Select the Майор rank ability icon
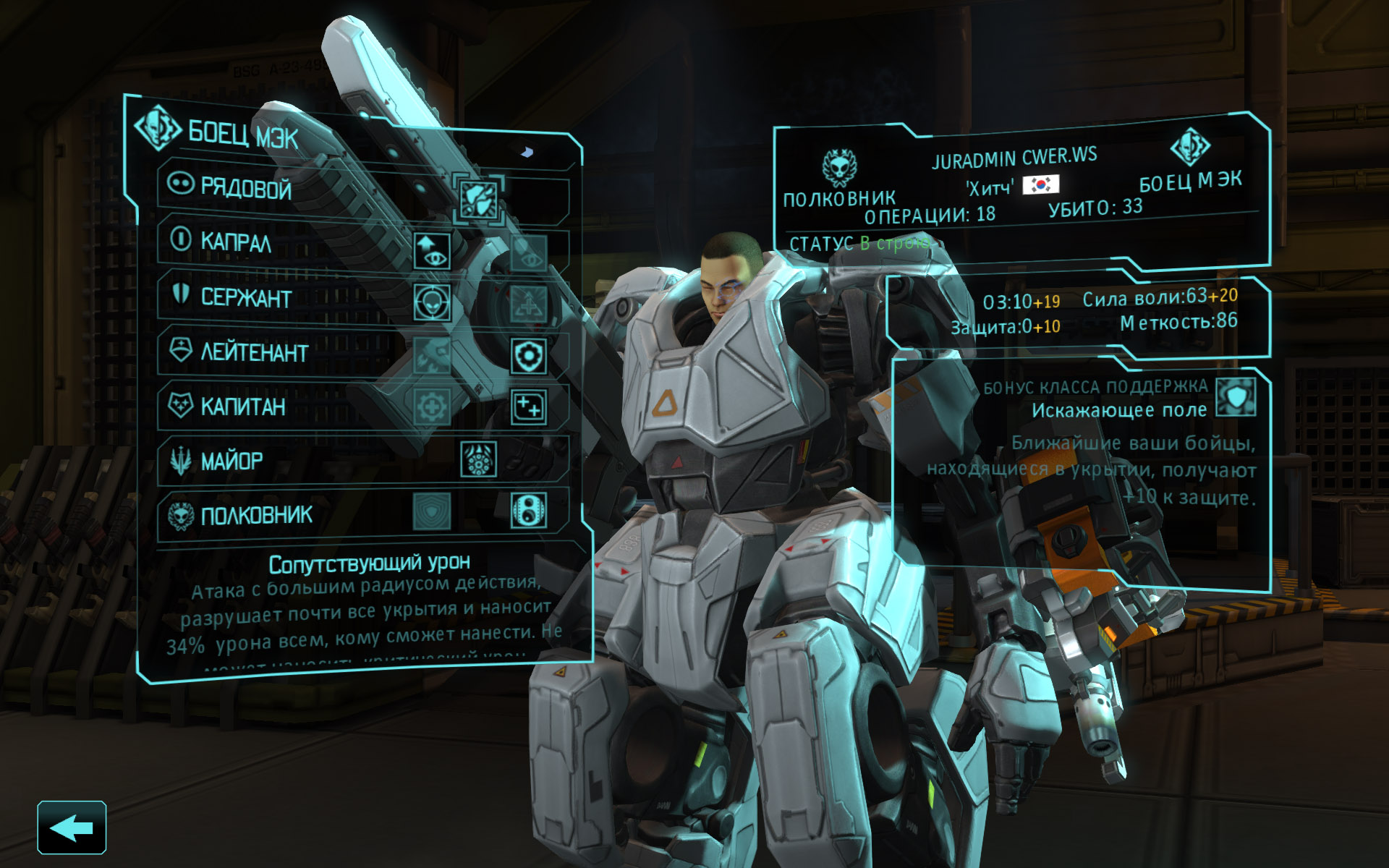The height and width of the screenshot is (868, 1389). (x=478, y=459)
